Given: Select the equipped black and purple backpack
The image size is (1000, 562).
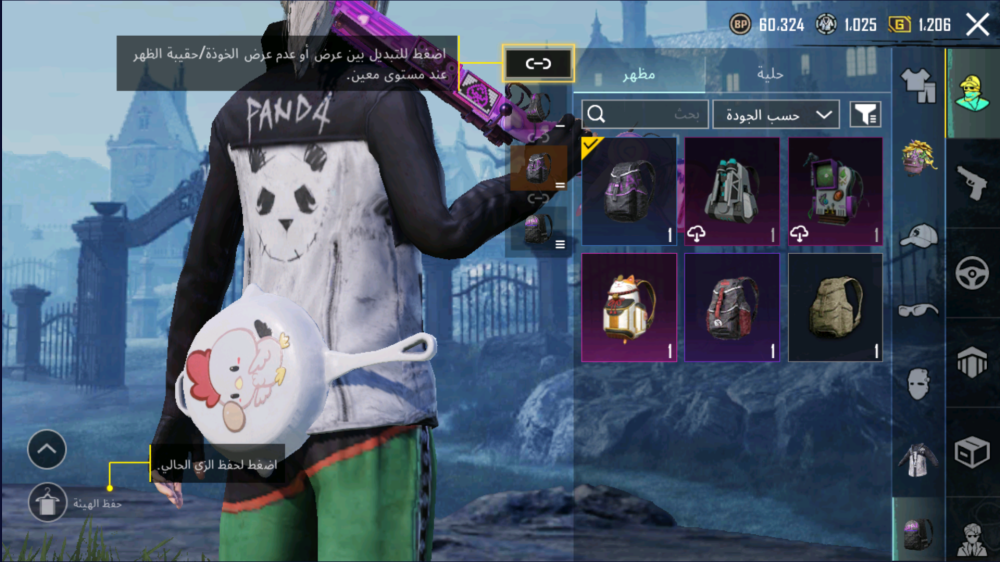Looking at the screenshot, I should (x=629, y=191).
